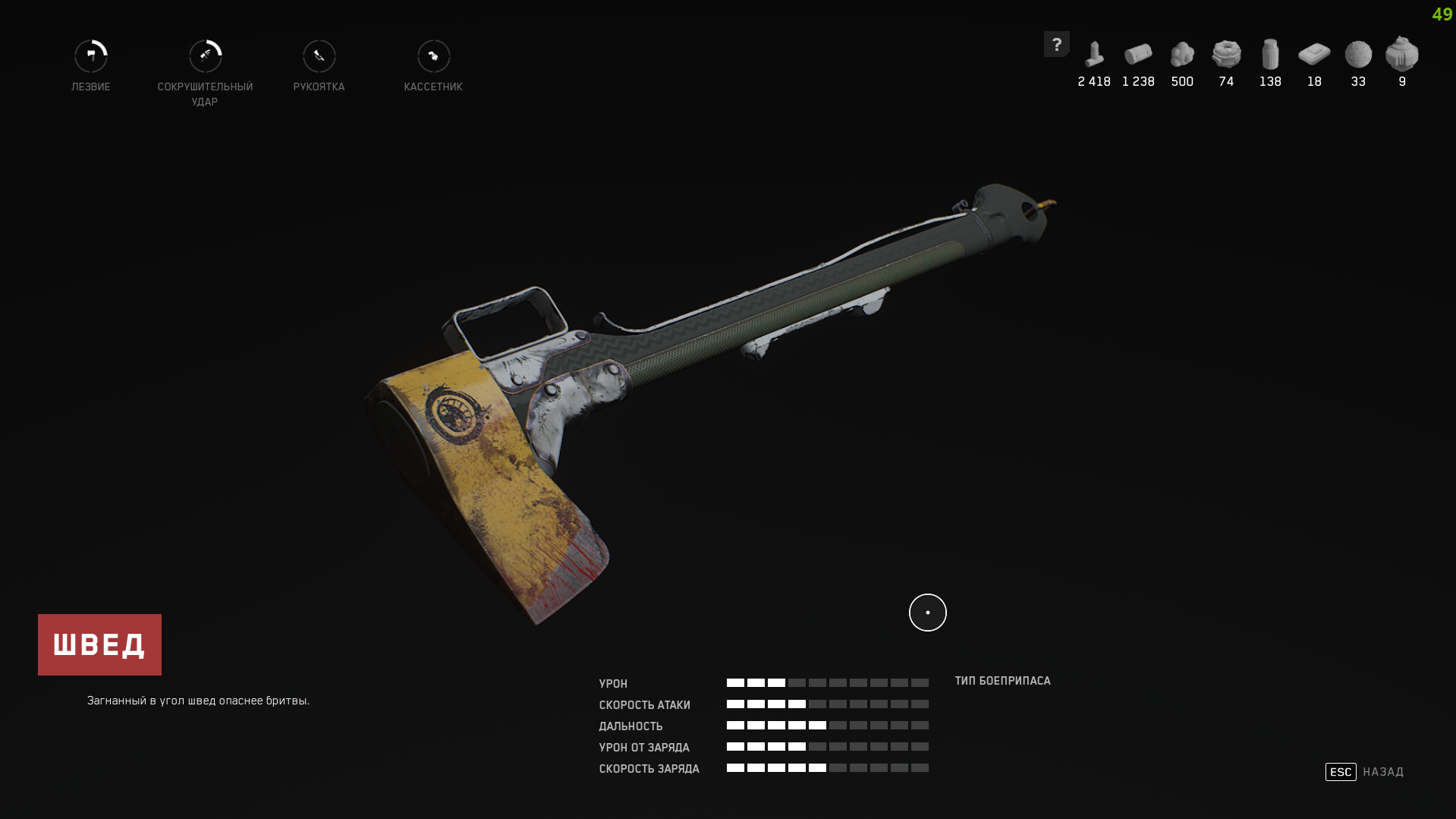Click the question mark help button
Screen dimensions: 1456x819
click(1056, 44)
